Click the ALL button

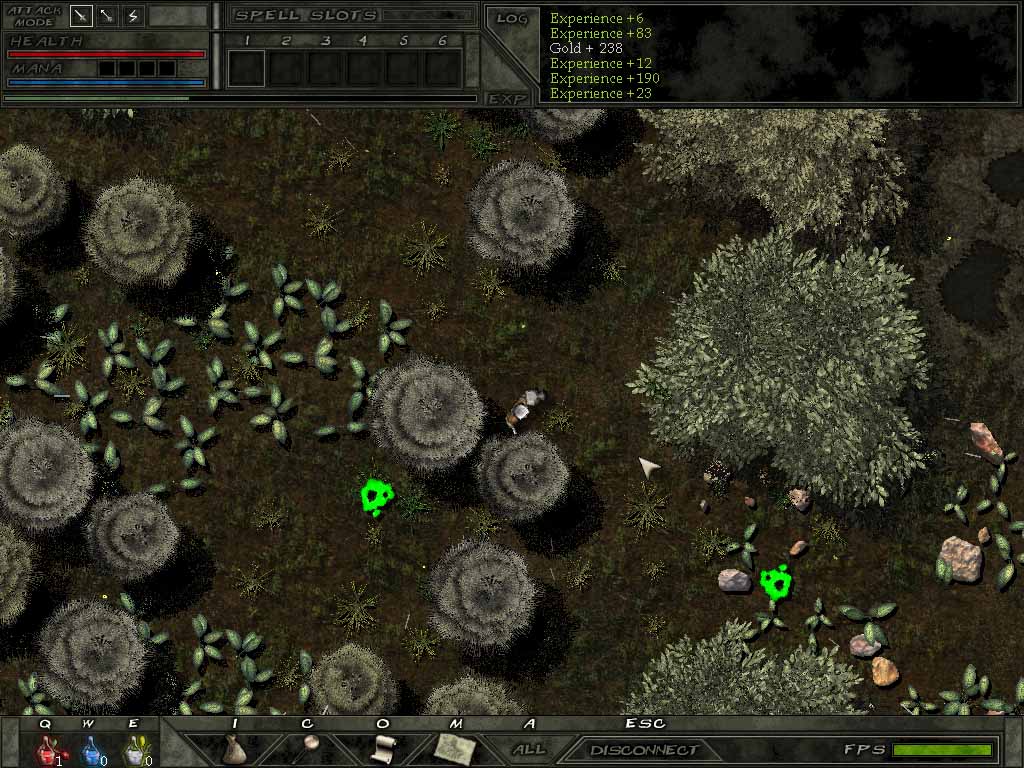[529, 749]
